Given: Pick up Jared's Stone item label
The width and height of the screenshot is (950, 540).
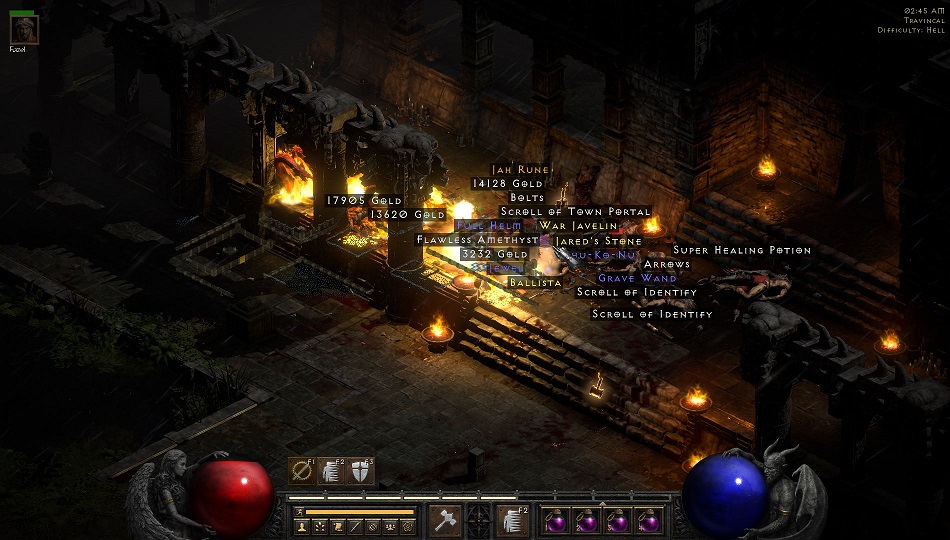Looking at the screenshot, I should [598, 241].
